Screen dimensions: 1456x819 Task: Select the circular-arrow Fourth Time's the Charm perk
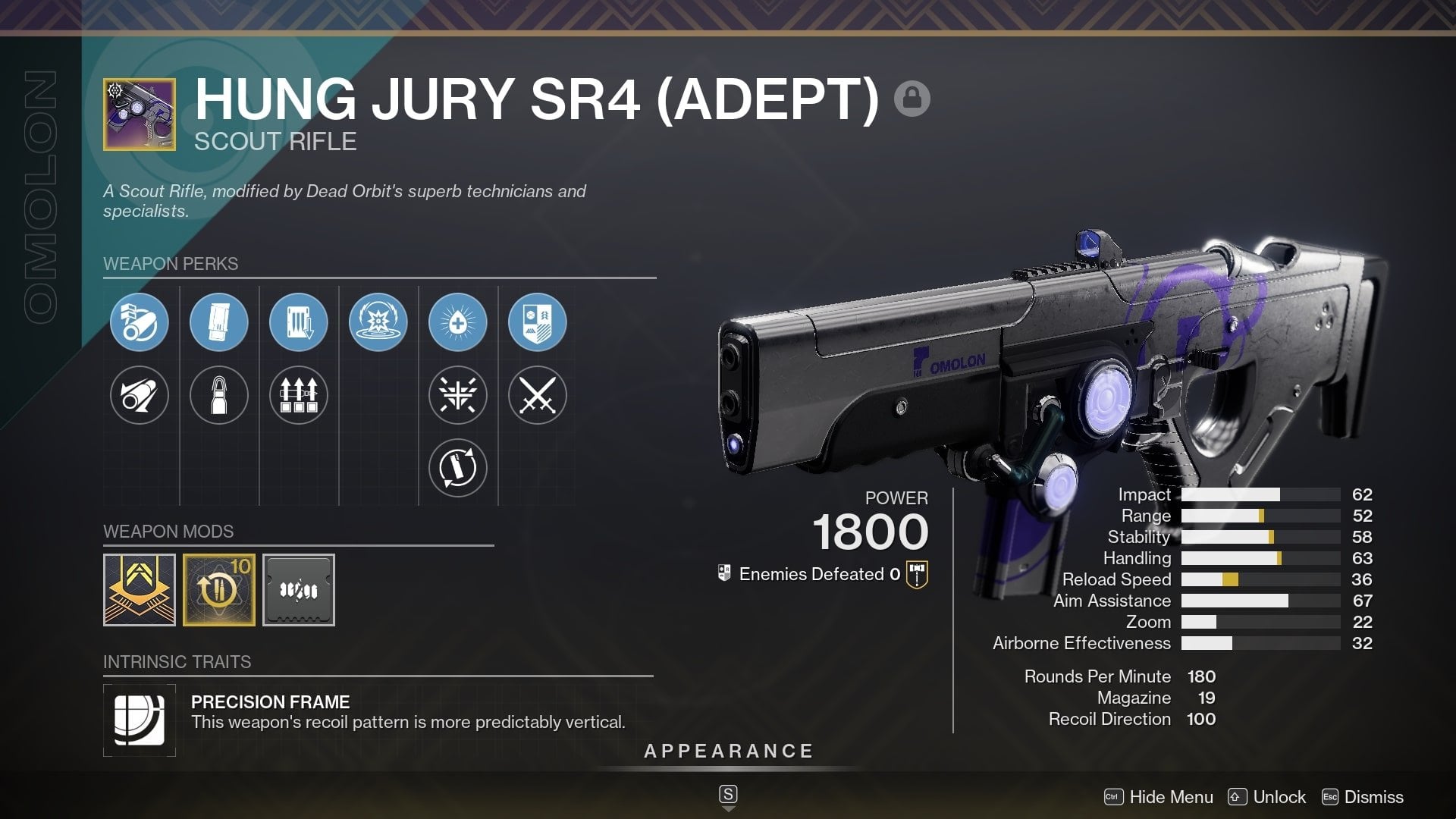click(458, 468)
